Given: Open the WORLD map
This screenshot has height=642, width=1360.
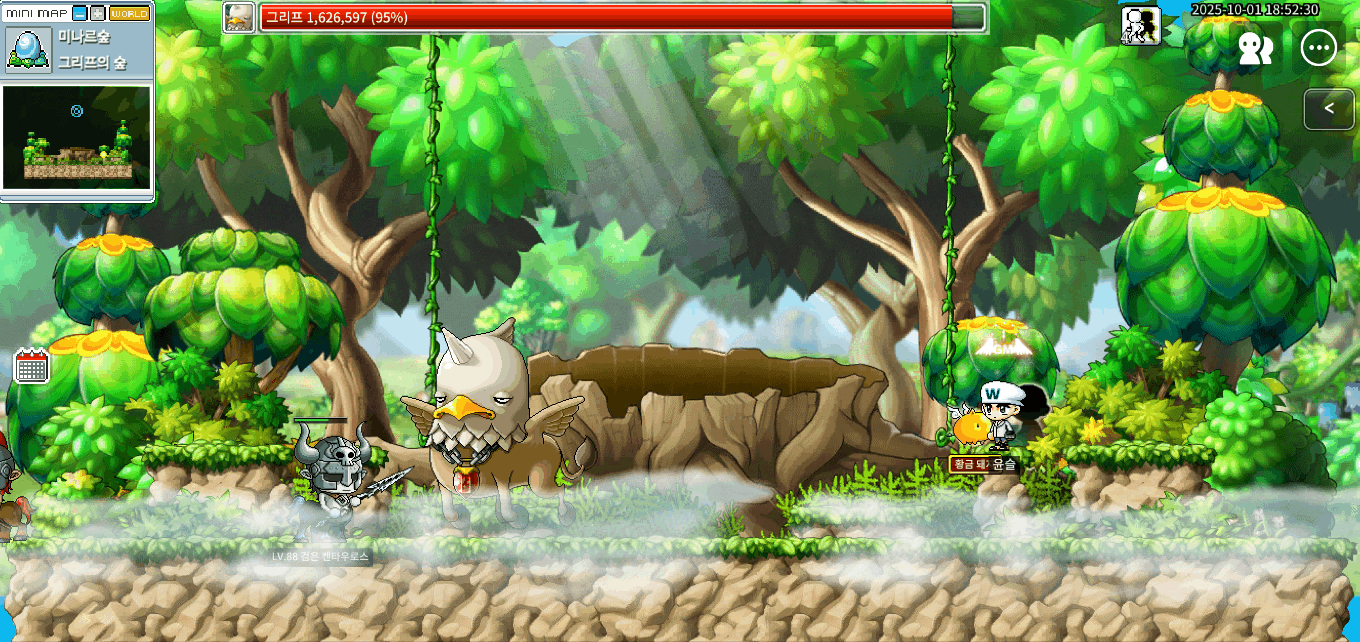Looking at the screenshot, I should 129,13.
